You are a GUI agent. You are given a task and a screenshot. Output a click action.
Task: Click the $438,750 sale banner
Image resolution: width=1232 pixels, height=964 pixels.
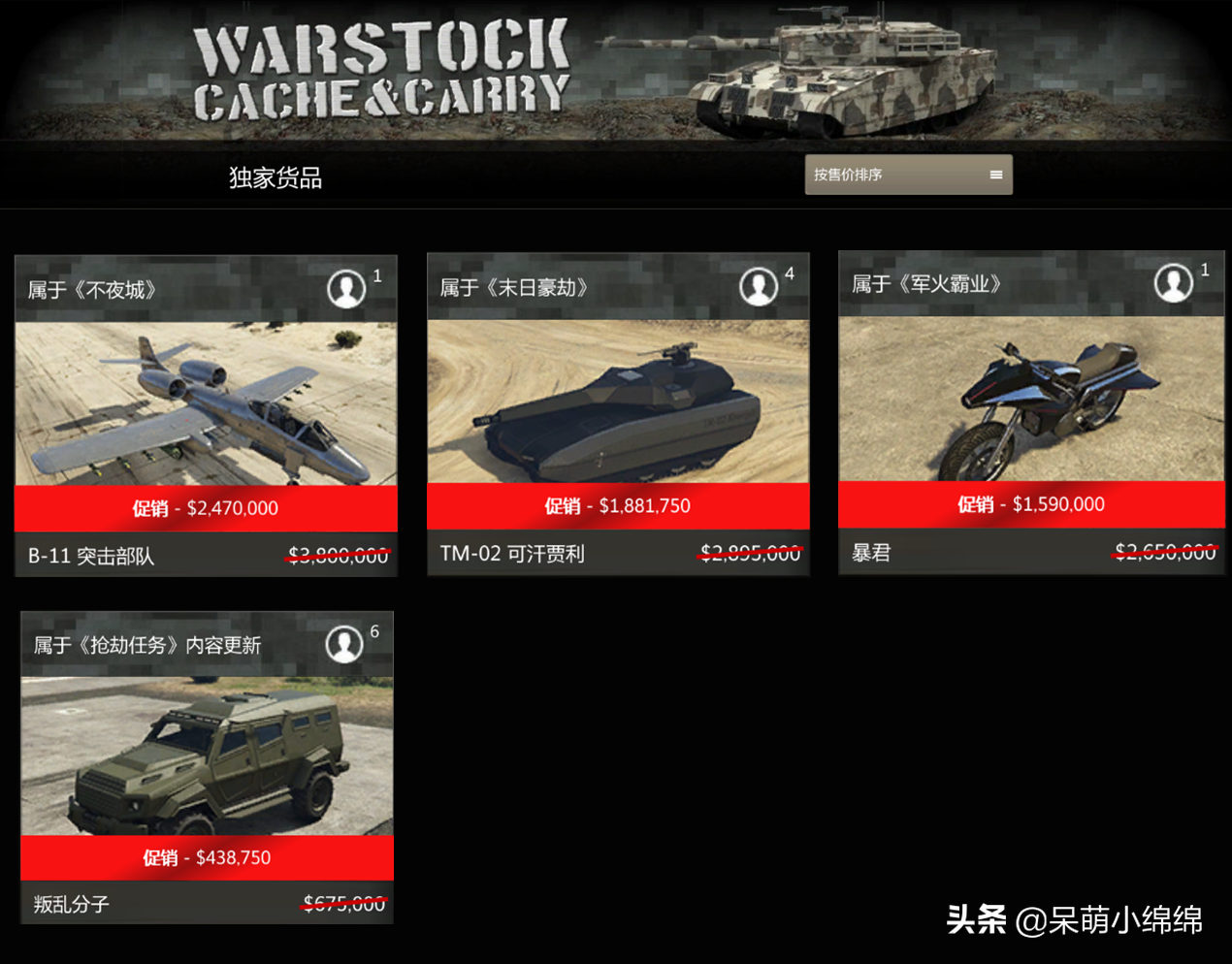point(207,857)
